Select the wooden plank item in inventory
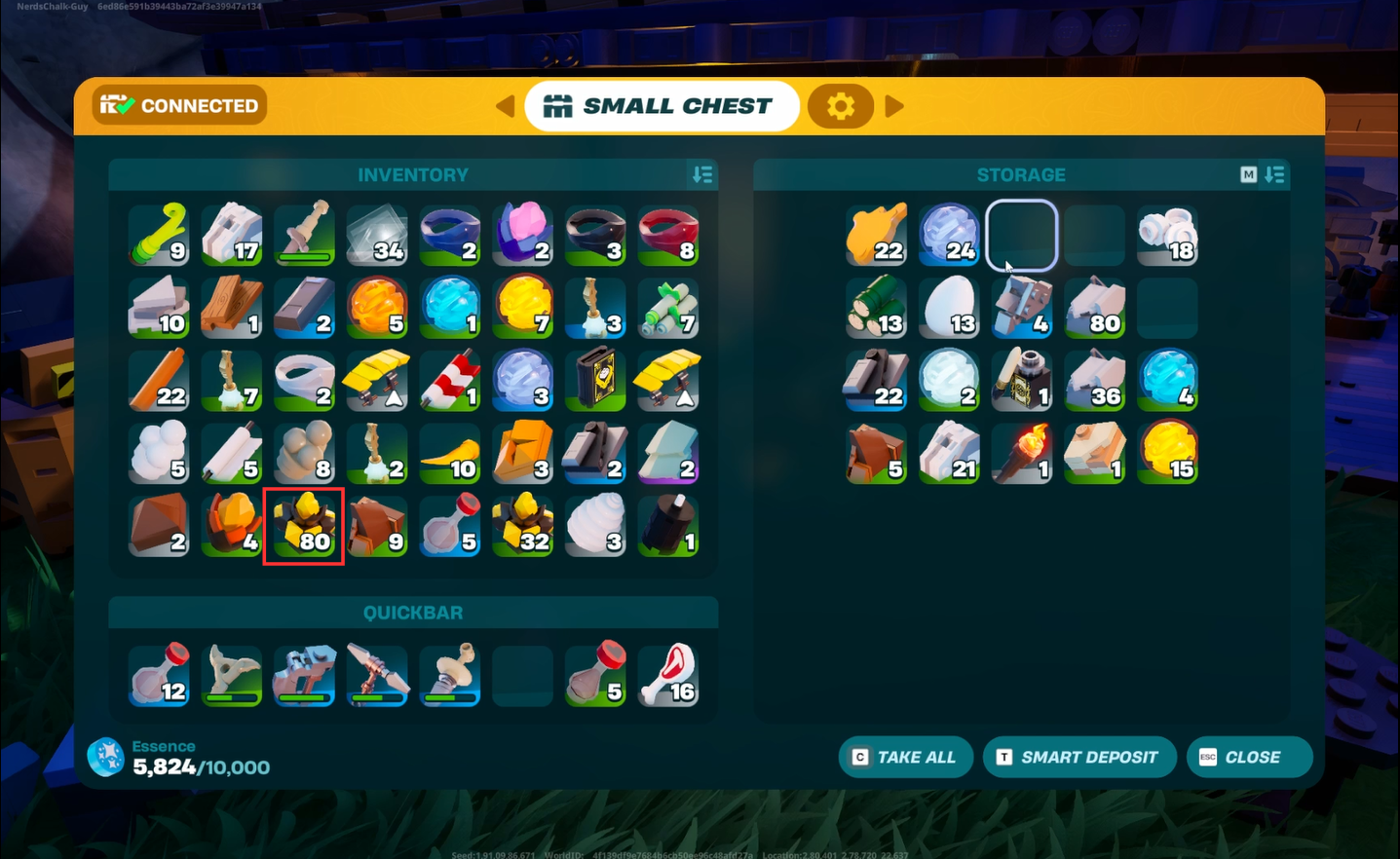Screen dimensions: 1400x859 (x=232, y=308)
